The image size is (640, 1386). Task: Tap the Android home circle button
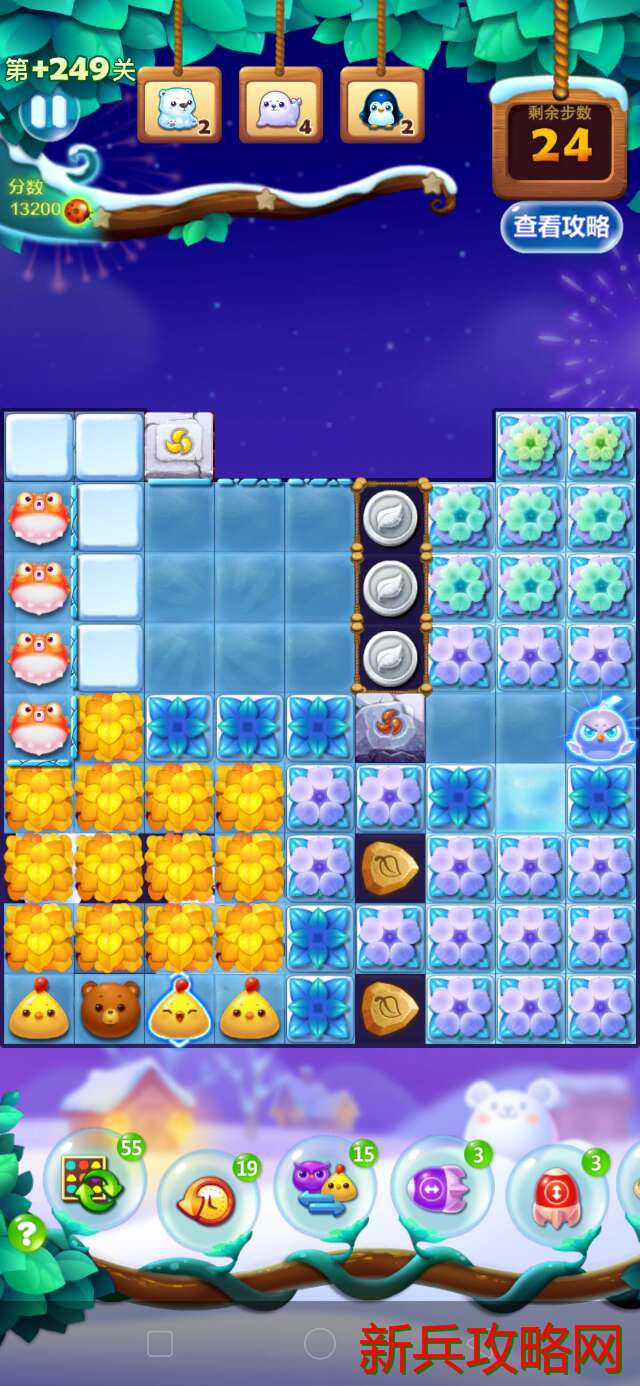pyautogui.click(x=319, y=1343)
